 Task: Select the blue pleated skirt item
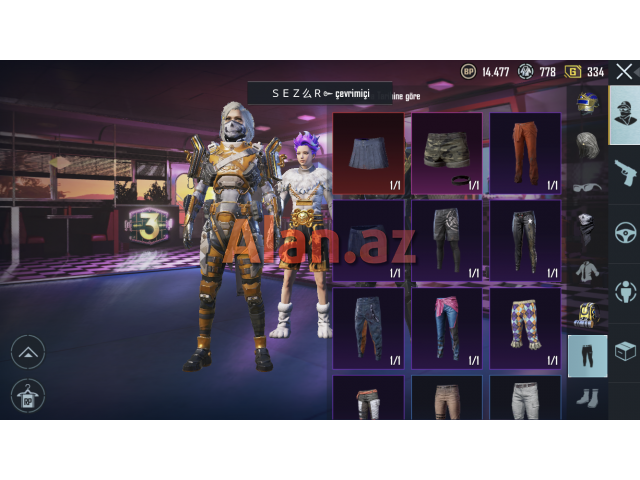coord(368,153)
